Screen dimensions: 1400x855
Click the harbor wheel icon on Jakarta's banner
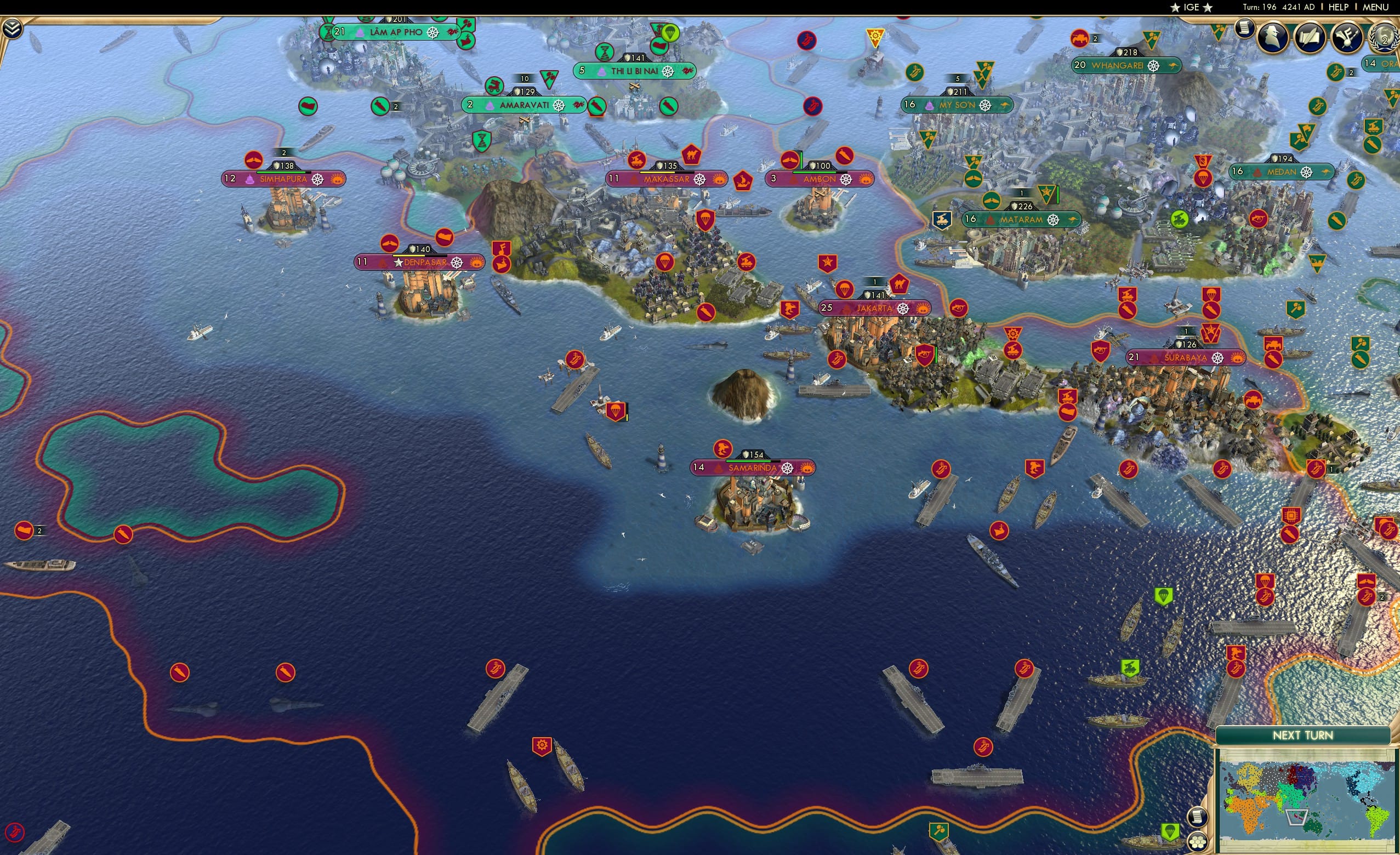903,310
